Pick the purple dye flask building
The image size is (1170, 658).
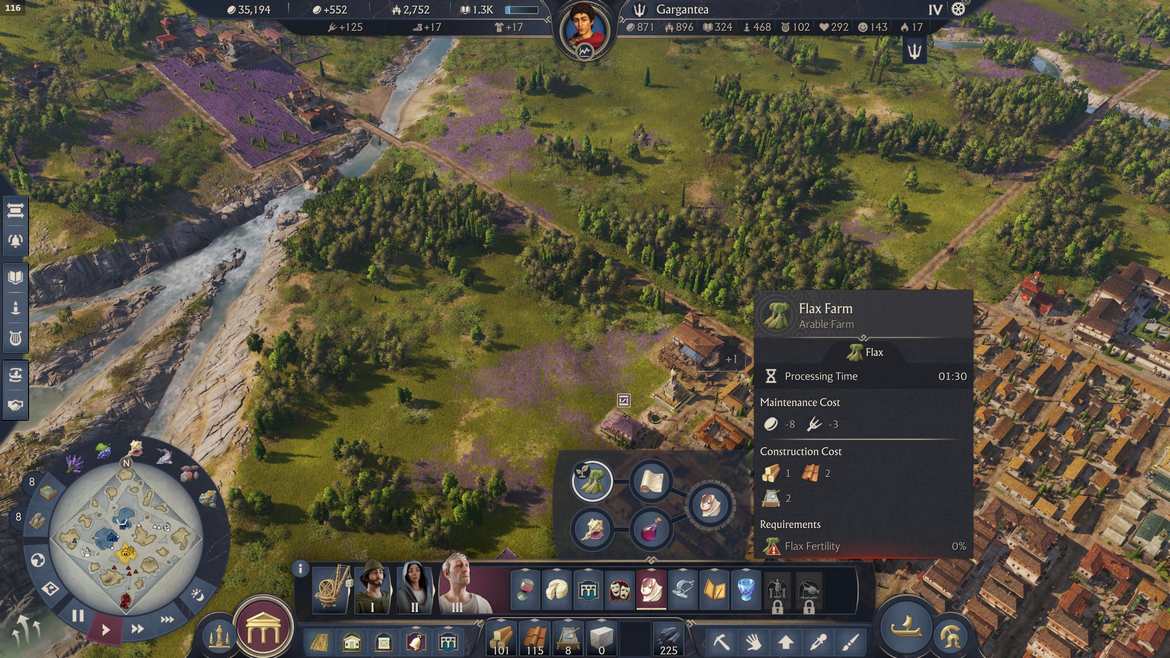650,527
